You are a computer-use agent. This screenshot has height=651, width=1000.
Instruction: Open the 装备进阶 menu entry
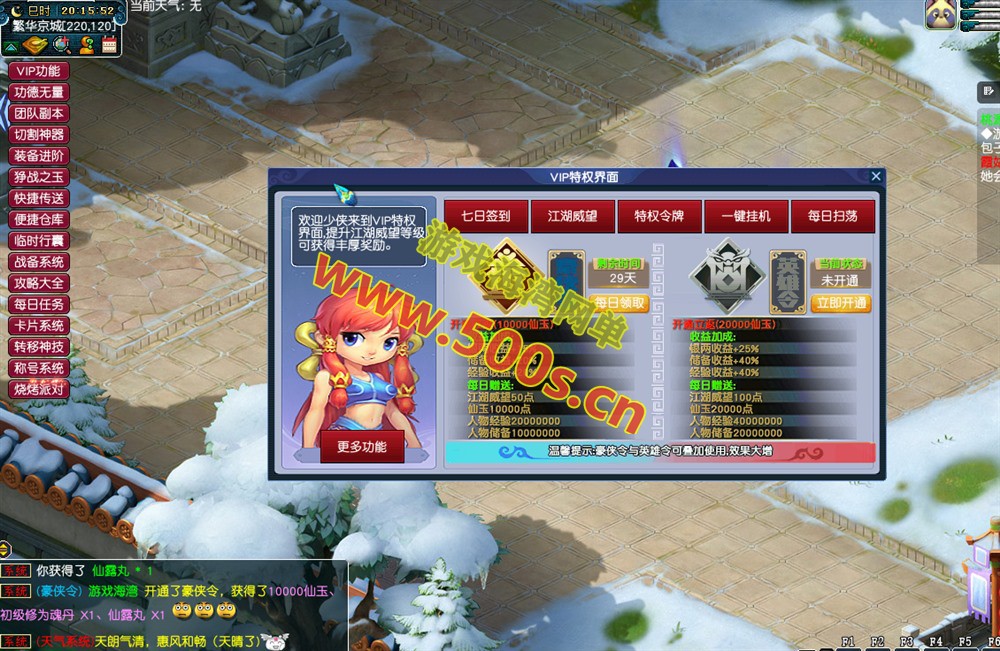(x=39, y=156)
